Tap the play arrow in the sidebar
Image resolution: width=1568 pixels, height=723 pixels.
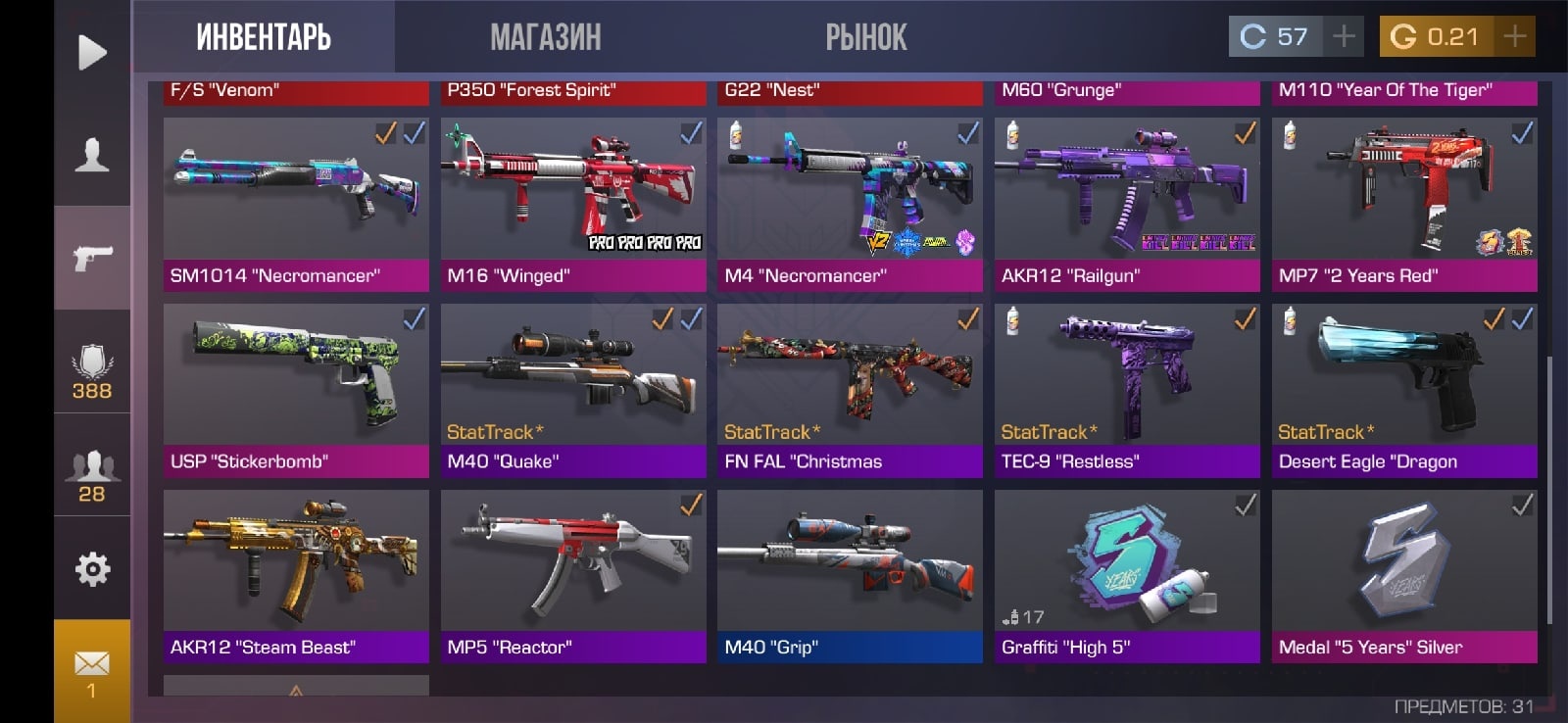click(92, 52)
